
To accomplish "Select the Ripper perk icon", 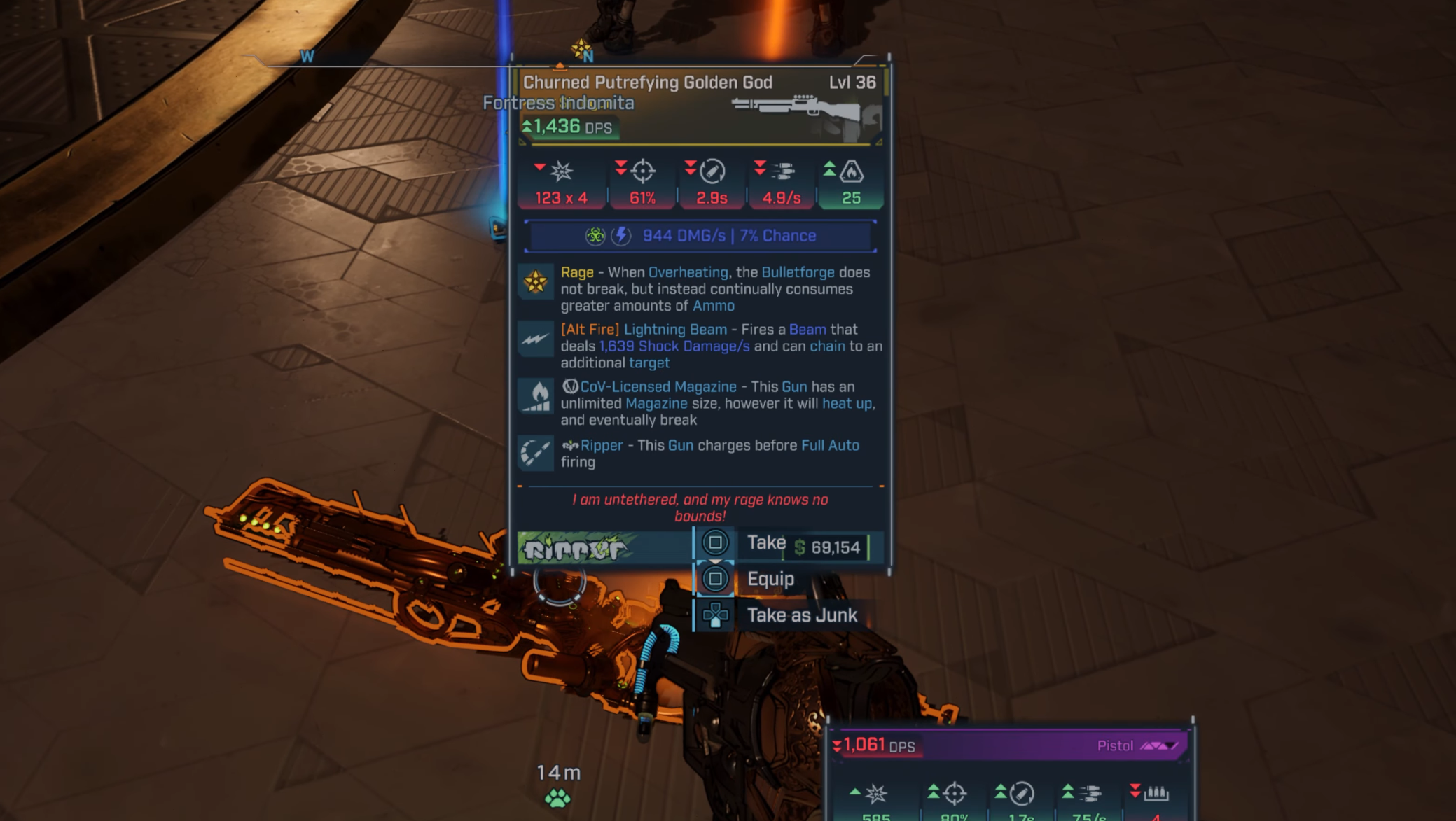I will click(536, 453).
